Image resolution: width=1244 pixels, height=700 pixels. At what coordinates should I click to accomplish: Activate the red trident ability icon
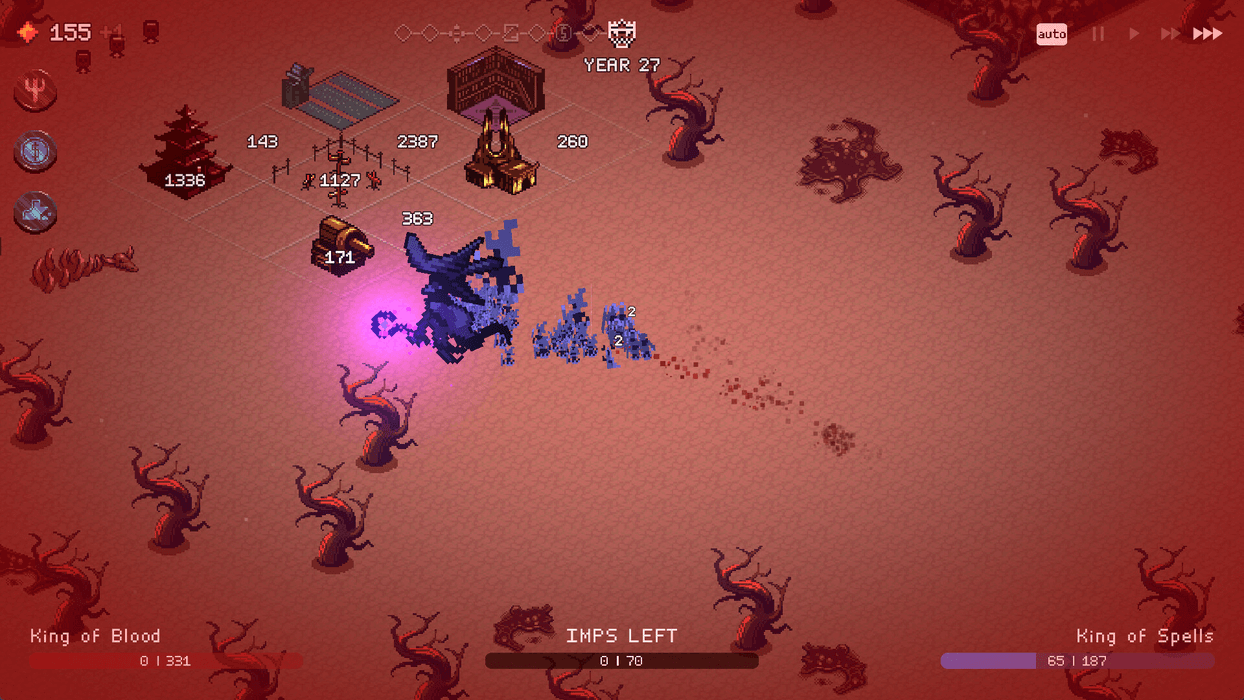click(36, 91)
